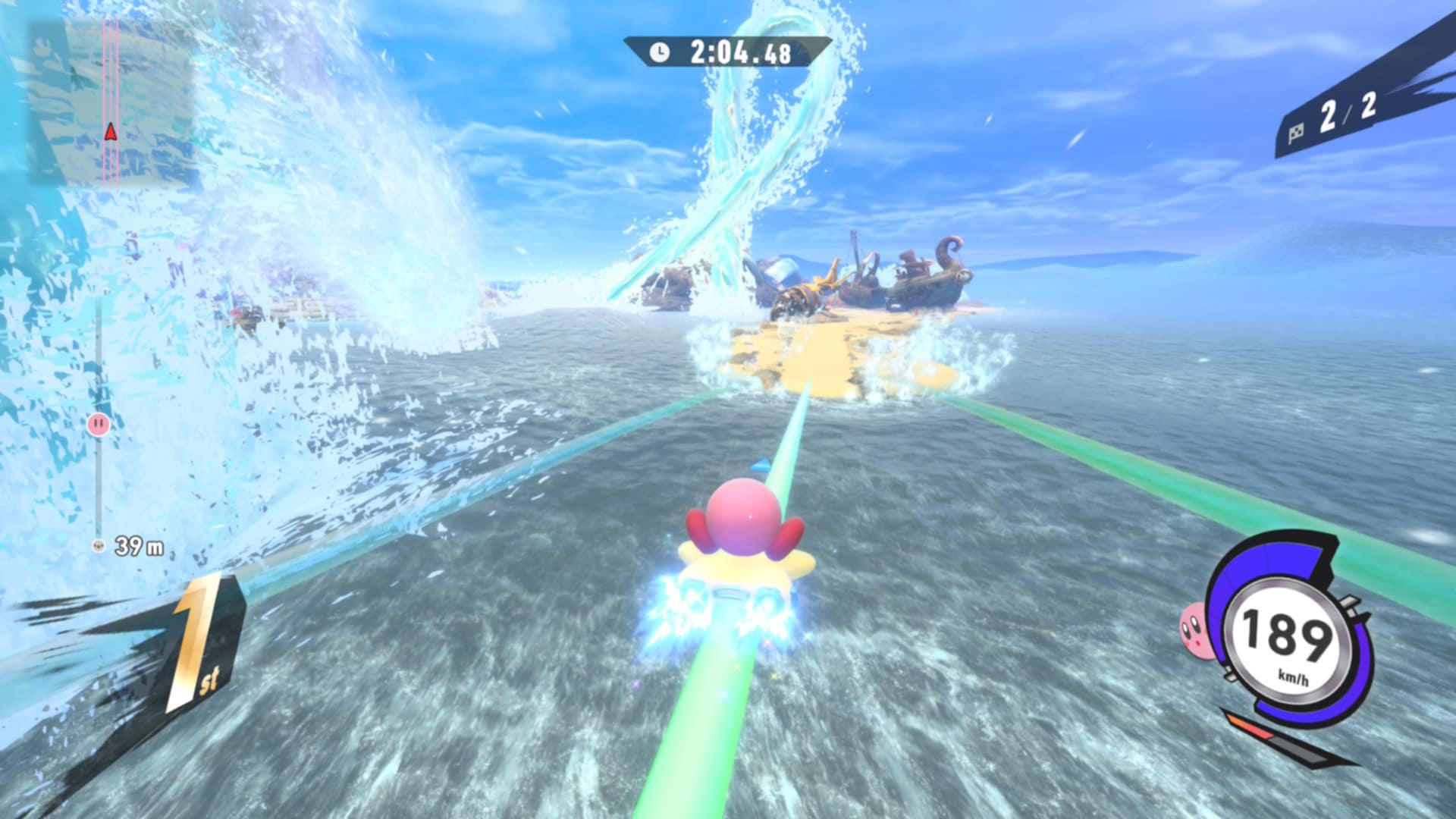Click Kirby's marker on the progress track
The image size is (1456, 819).
(99, 424)
